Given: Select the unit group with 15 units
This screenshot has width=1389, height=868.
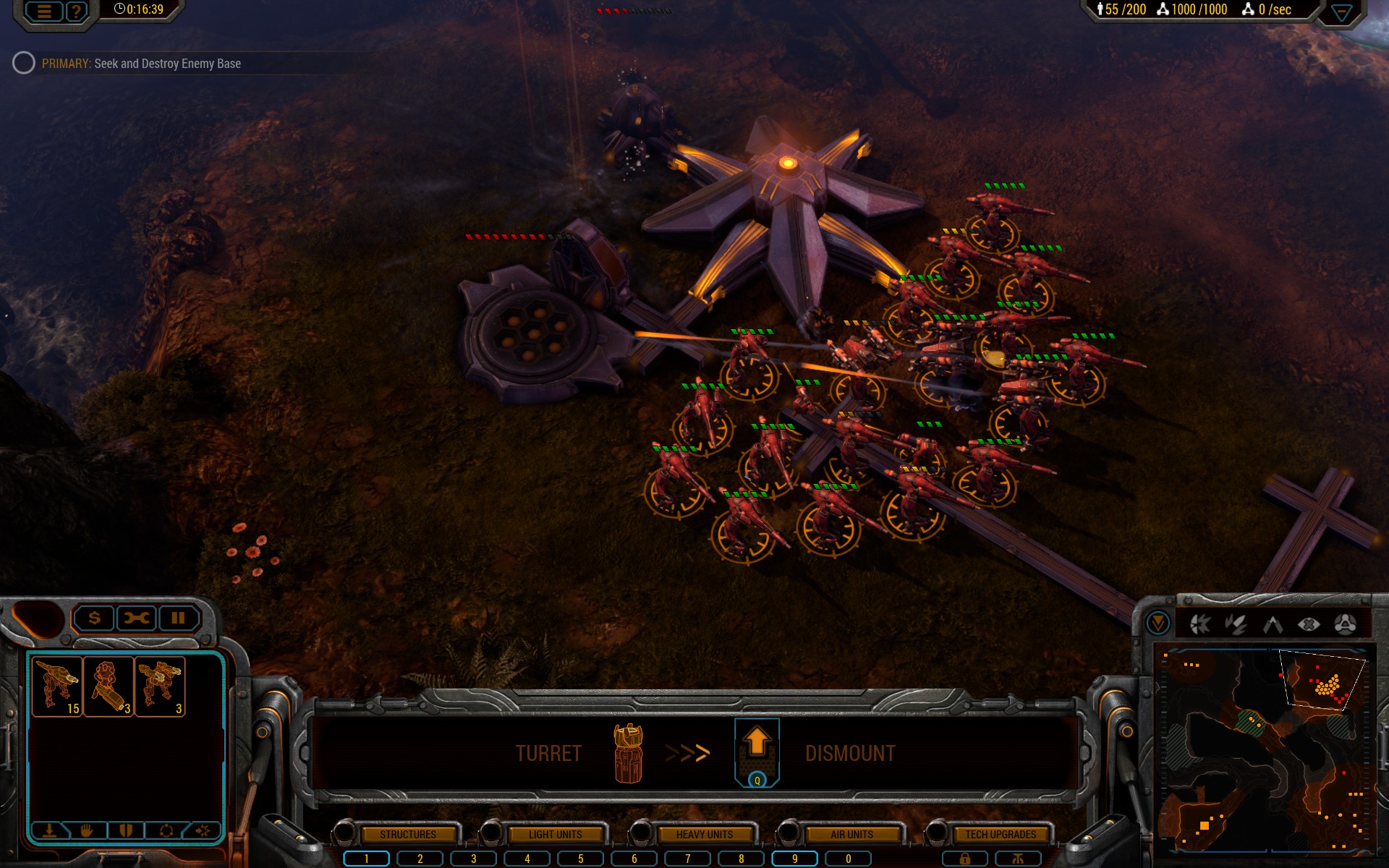Looking at the screenshot, I should coord(58,686).
